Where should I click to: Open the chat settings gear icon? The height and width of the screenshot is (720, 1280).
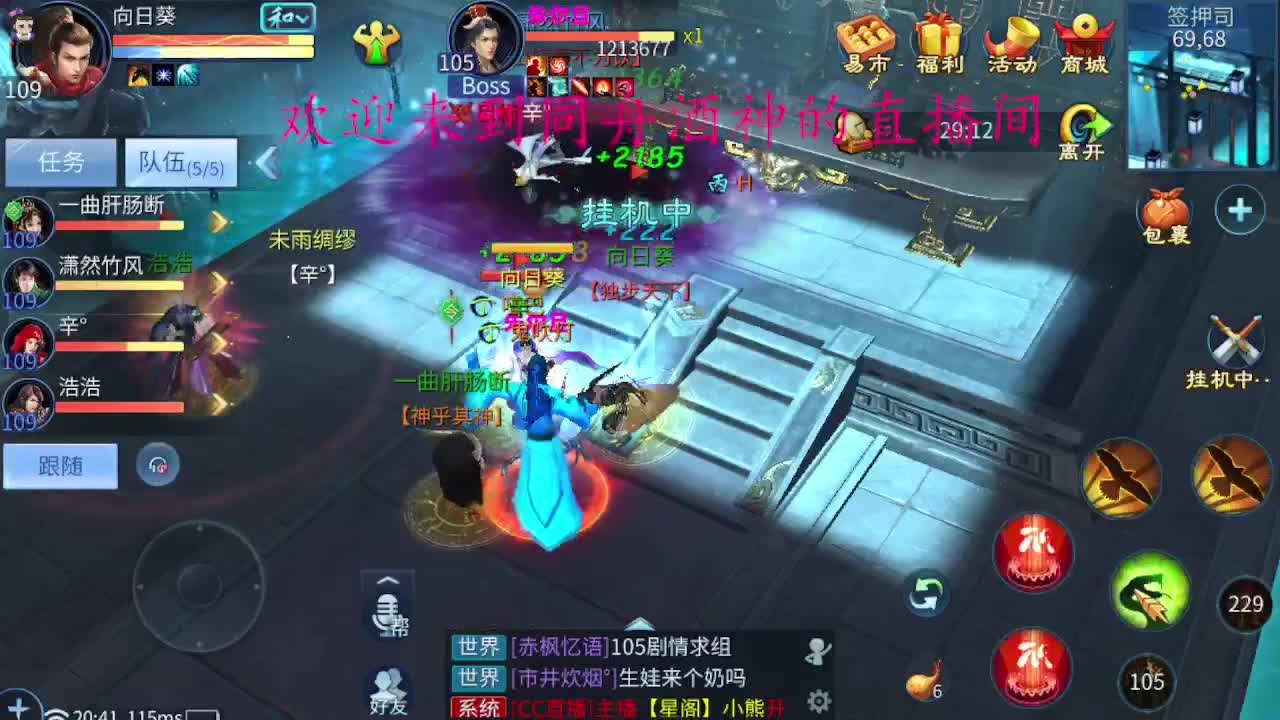tap(820, 700)
